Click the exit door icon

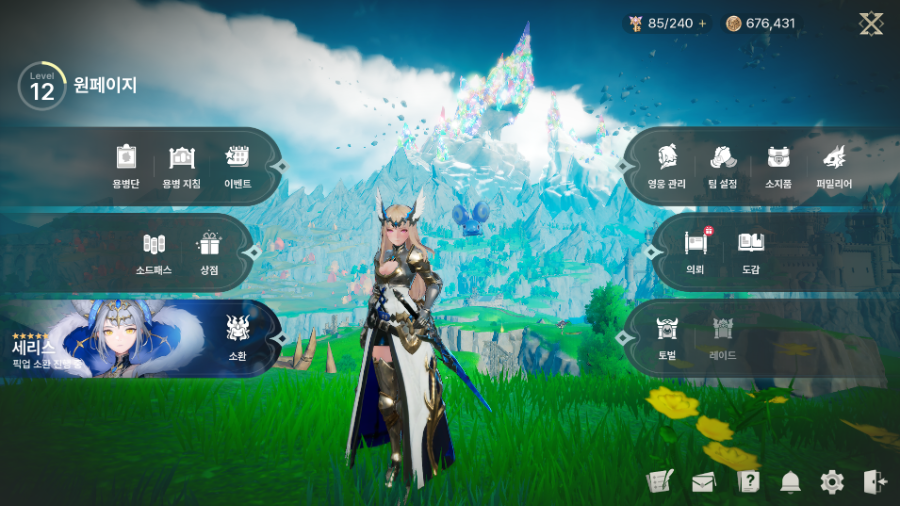(875, 482)
